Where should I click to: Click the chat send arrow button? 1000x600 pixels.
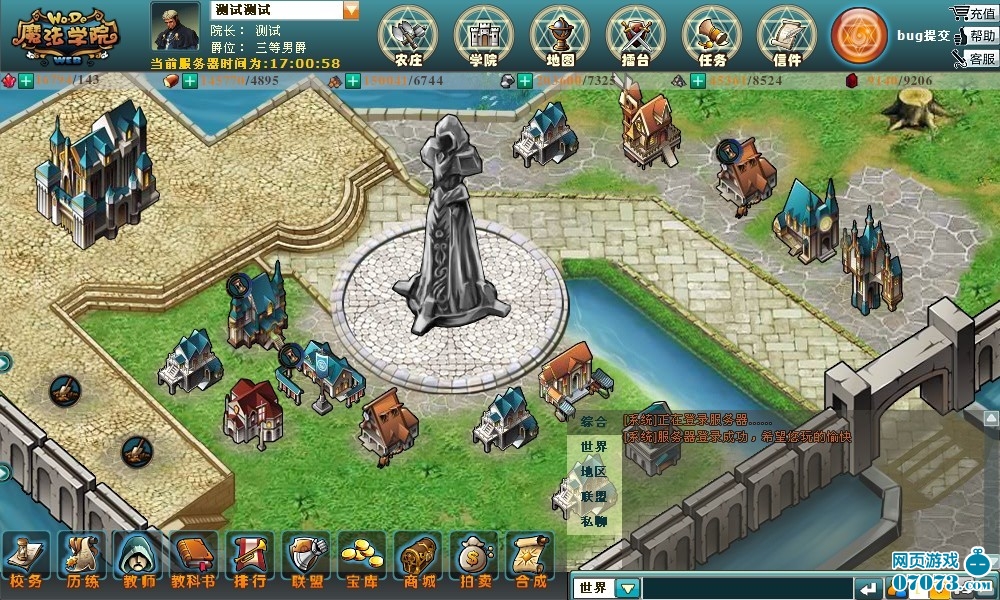click(x=869, y=588)
